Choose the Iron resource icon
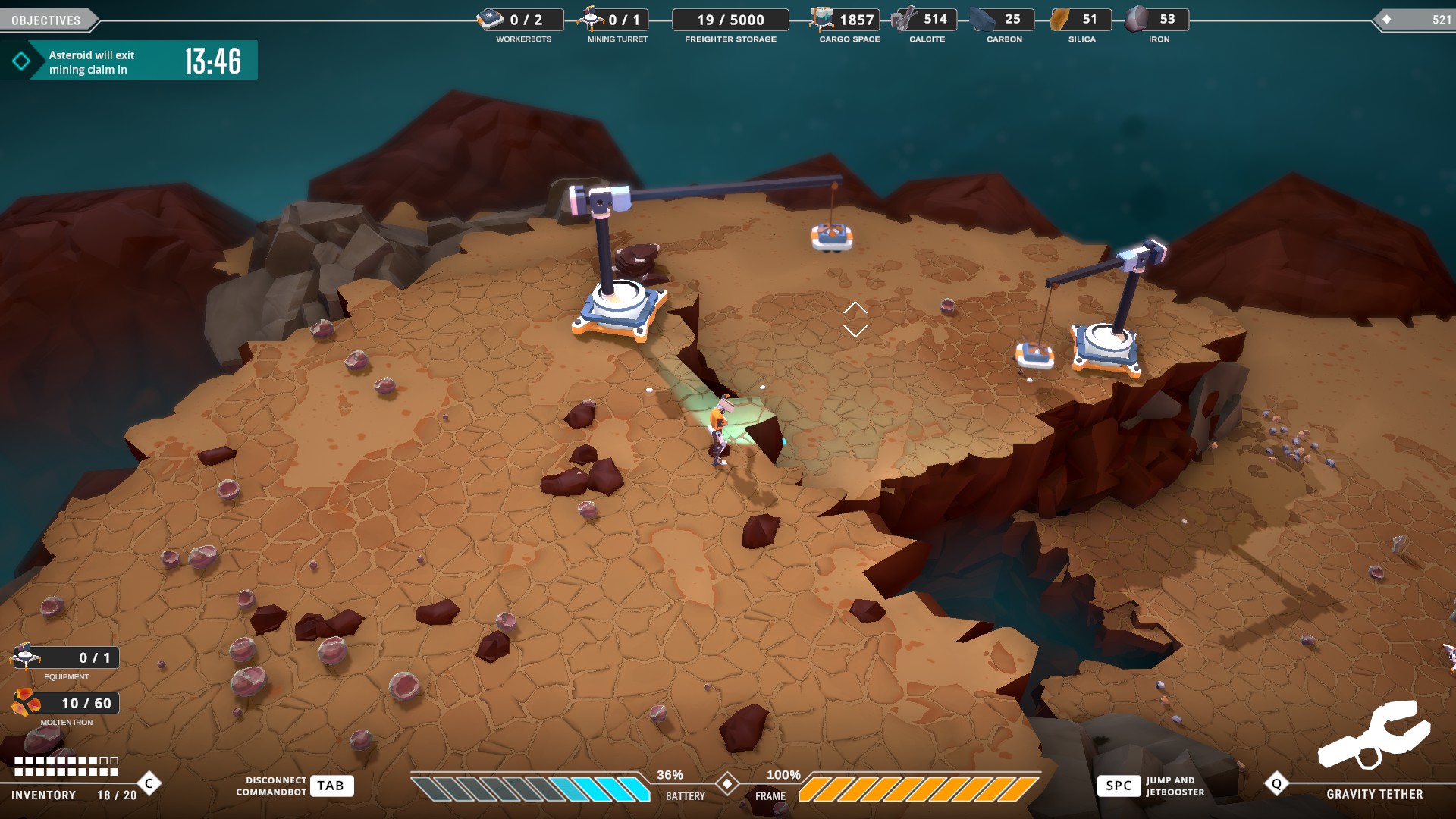Image resolution: width=1456 pixels, height=819 pixels. [1136, 19]
